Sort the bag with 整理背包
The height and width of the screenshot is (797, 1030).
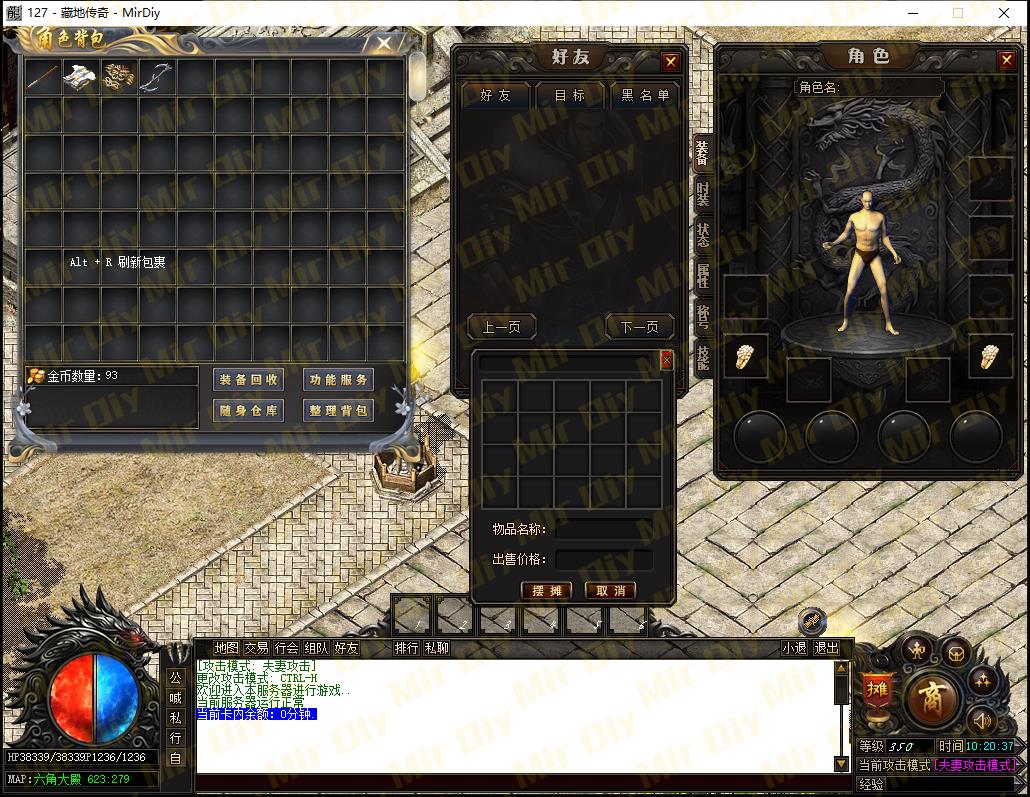coord(338,411)
